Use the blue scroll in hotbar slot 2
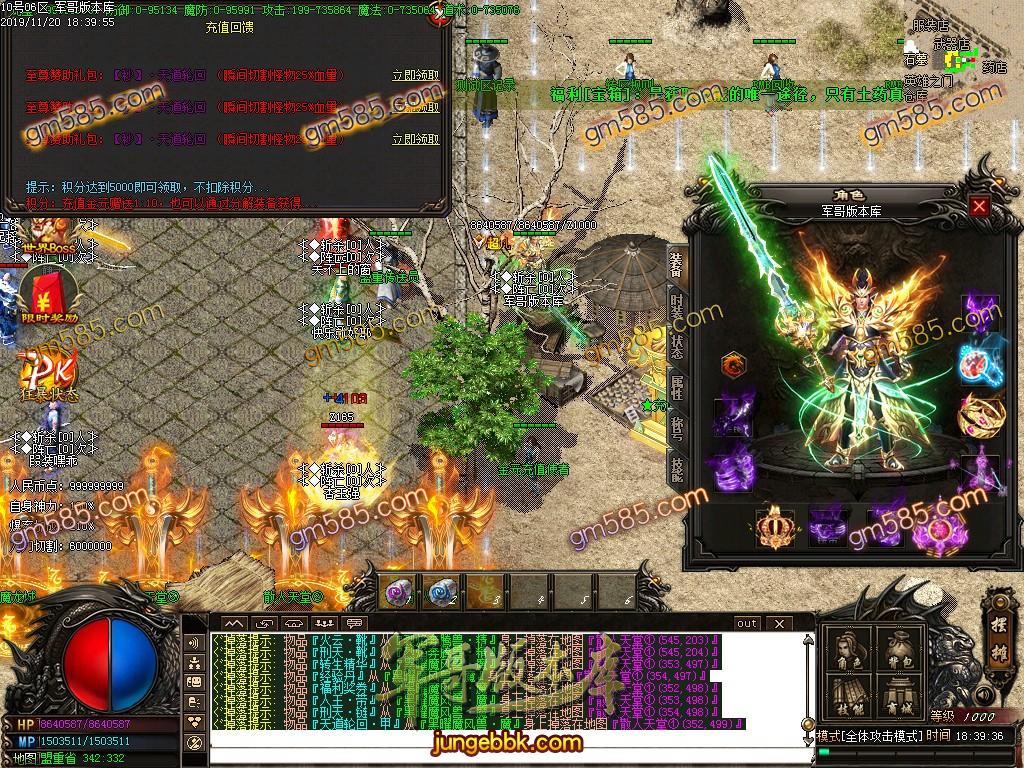1024x768 pixels. pos(441,593)
